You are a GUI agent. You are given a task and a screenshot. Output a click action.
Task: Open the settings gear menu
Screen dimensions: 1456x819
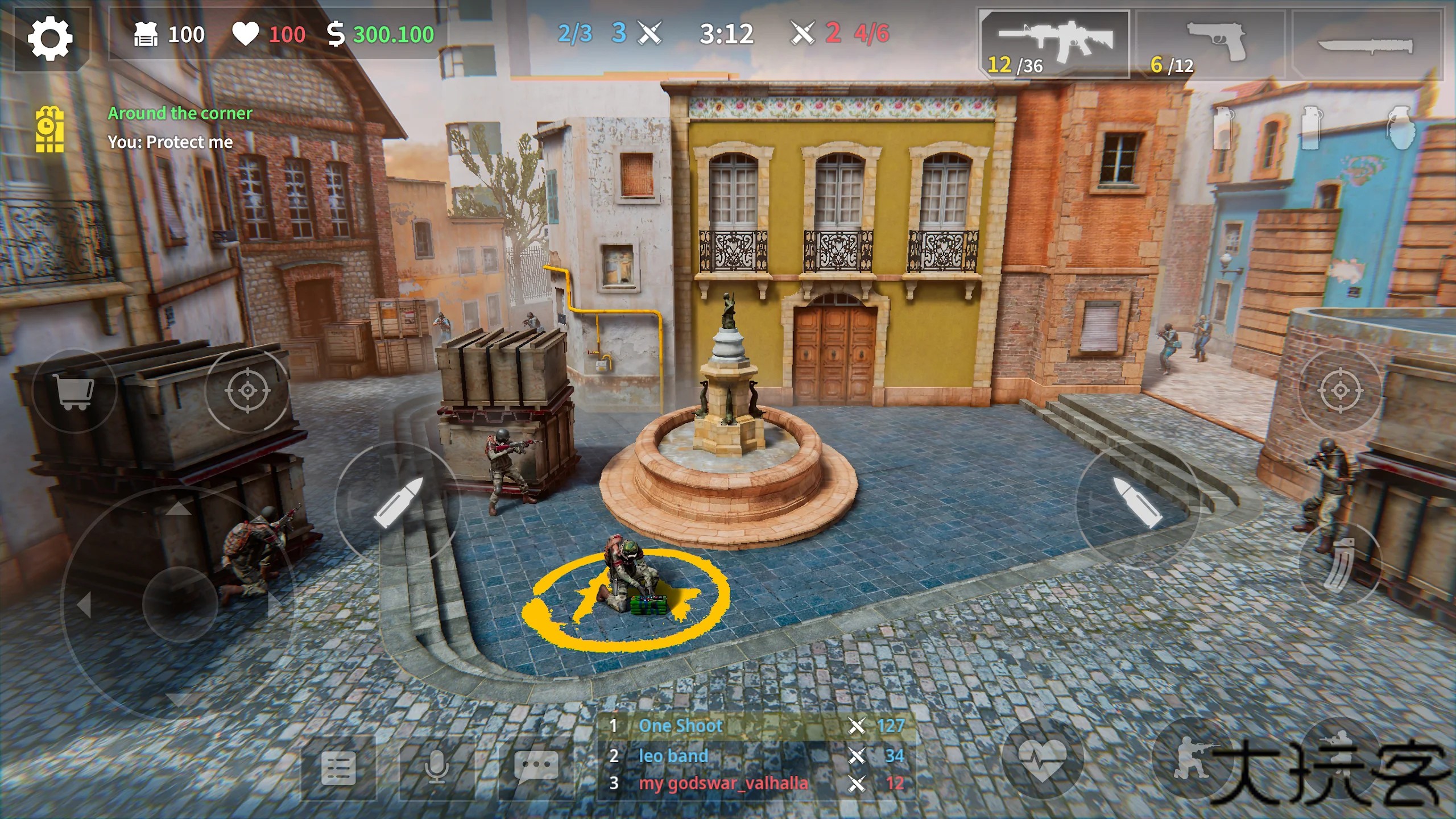coord(51,38)
